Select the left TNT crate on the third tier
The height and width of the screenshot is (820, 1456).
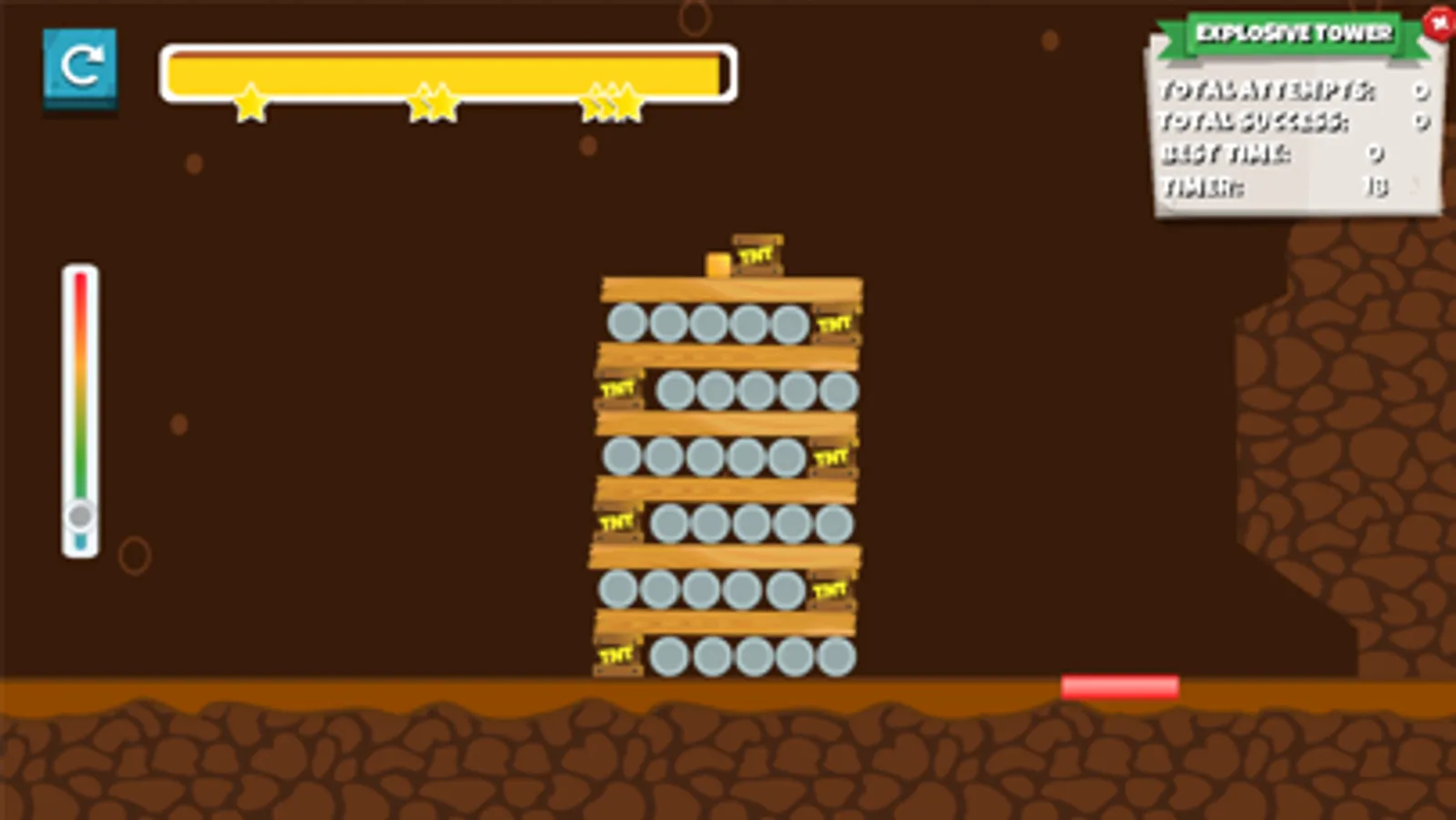pyautogui.click(x=619, y=388)
